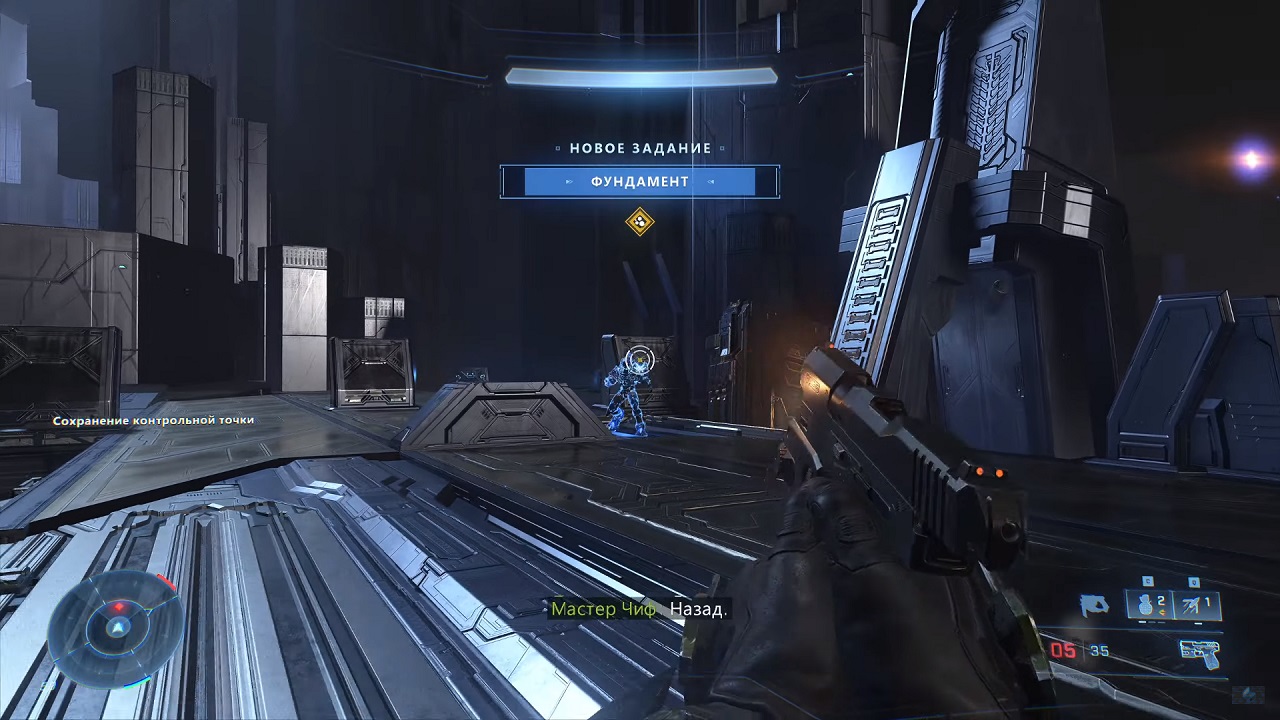This screenshot has width=1280, height=720.
Task: Click the red enemy blip on radar
Action: [121, 607]
